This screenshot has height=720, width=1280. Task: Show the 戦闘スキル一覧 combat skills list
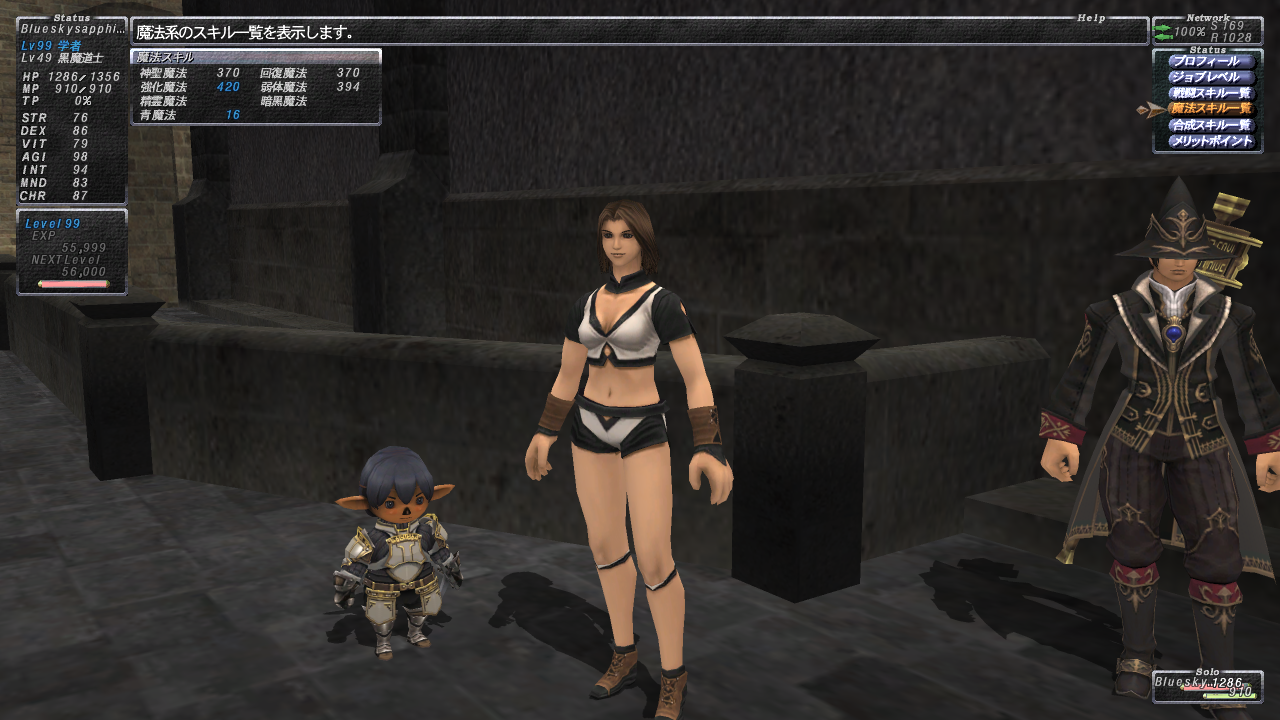coord(1211,93)
